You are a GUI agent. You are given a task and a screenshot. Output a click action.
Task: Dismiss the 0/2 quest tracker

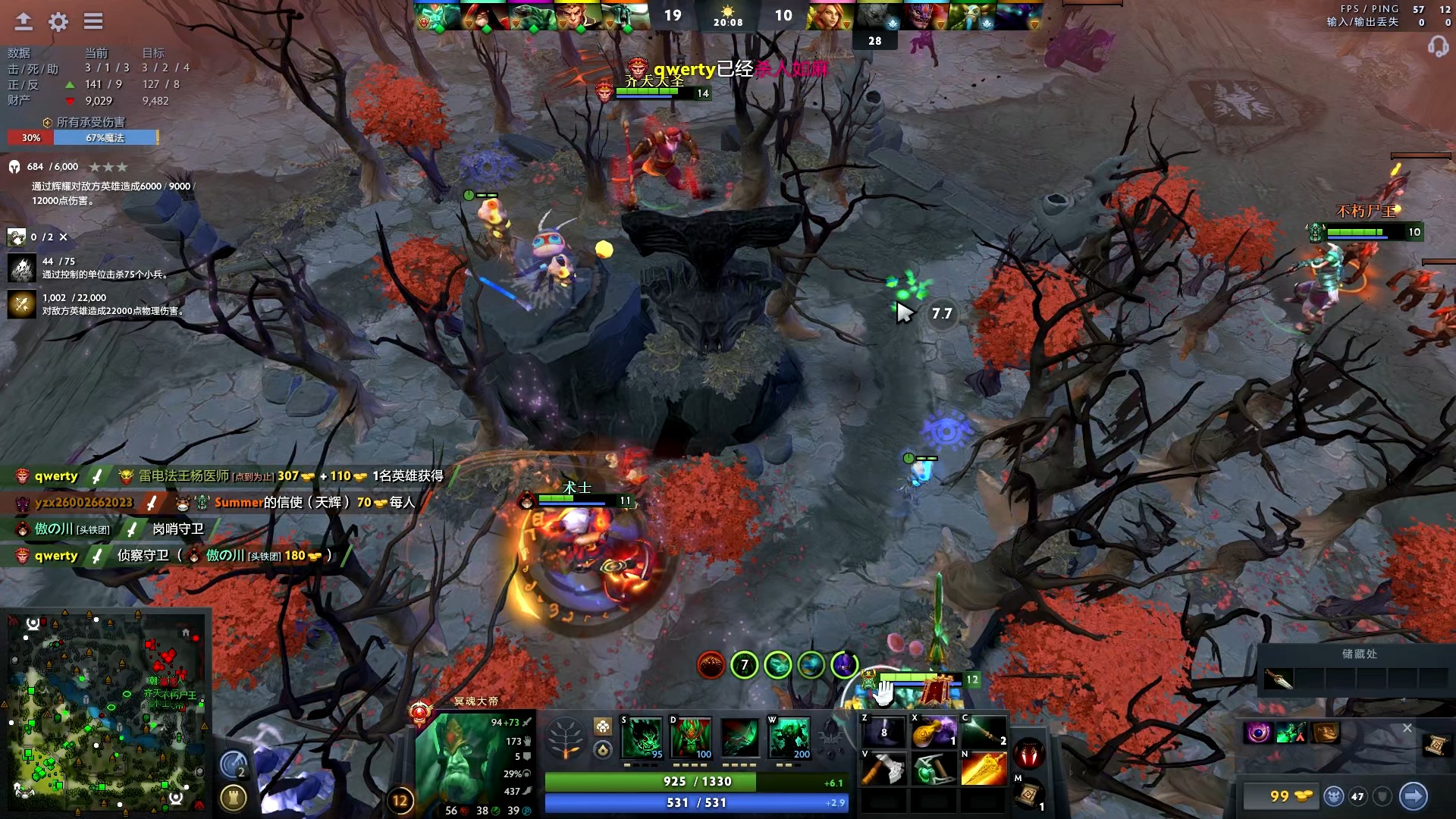[x=64, y=237]
